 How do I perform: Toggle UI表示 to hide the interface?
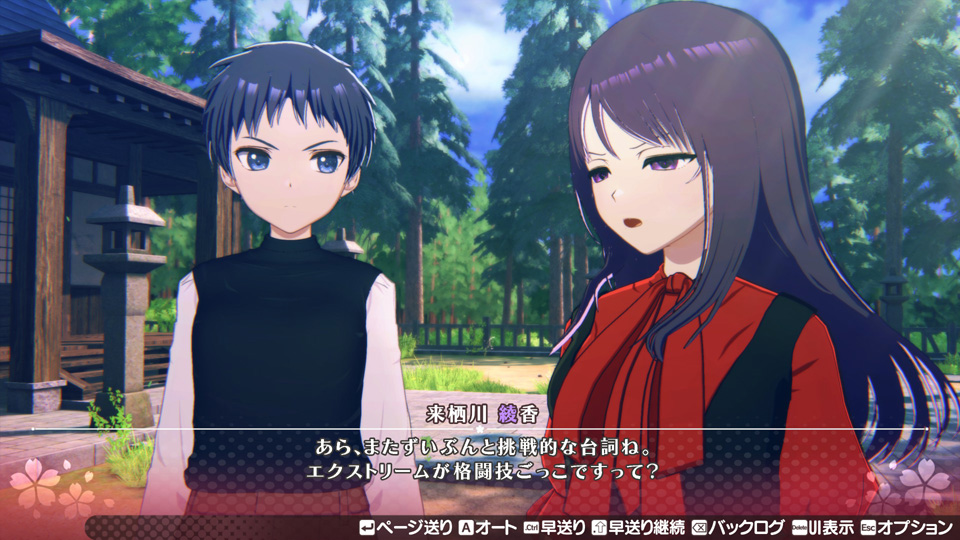823,527
